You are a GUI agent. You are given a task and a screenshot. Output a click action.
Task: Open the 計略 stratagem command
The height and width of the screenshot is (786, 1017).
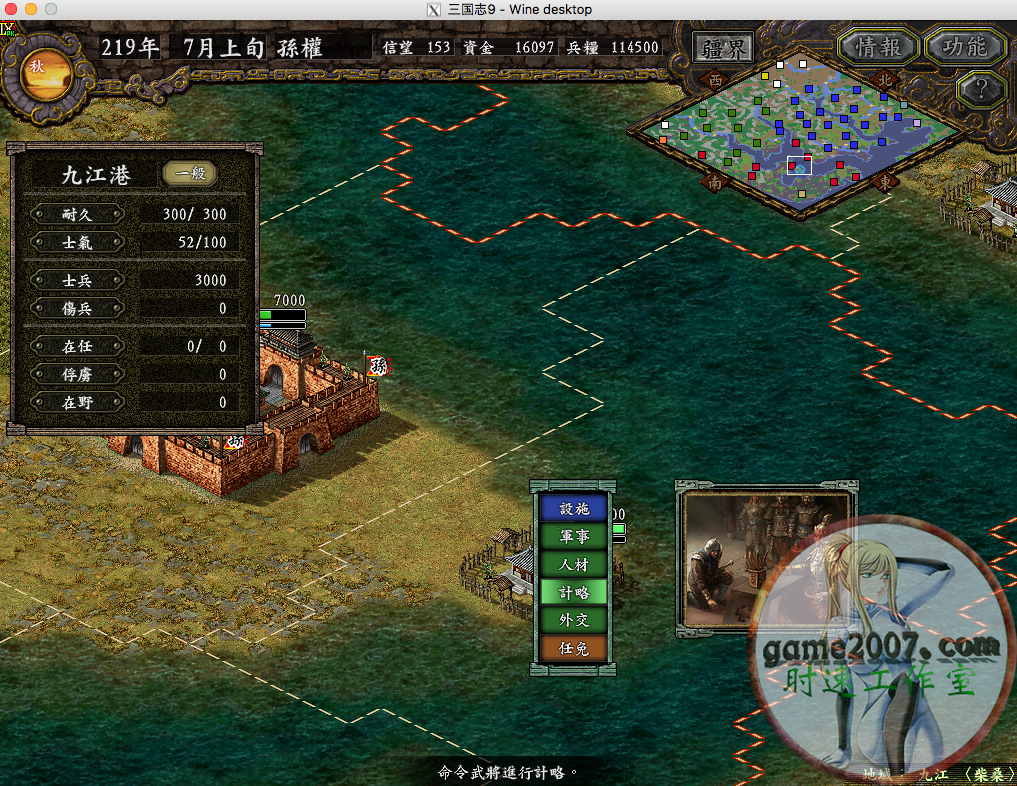click(574, 592)
